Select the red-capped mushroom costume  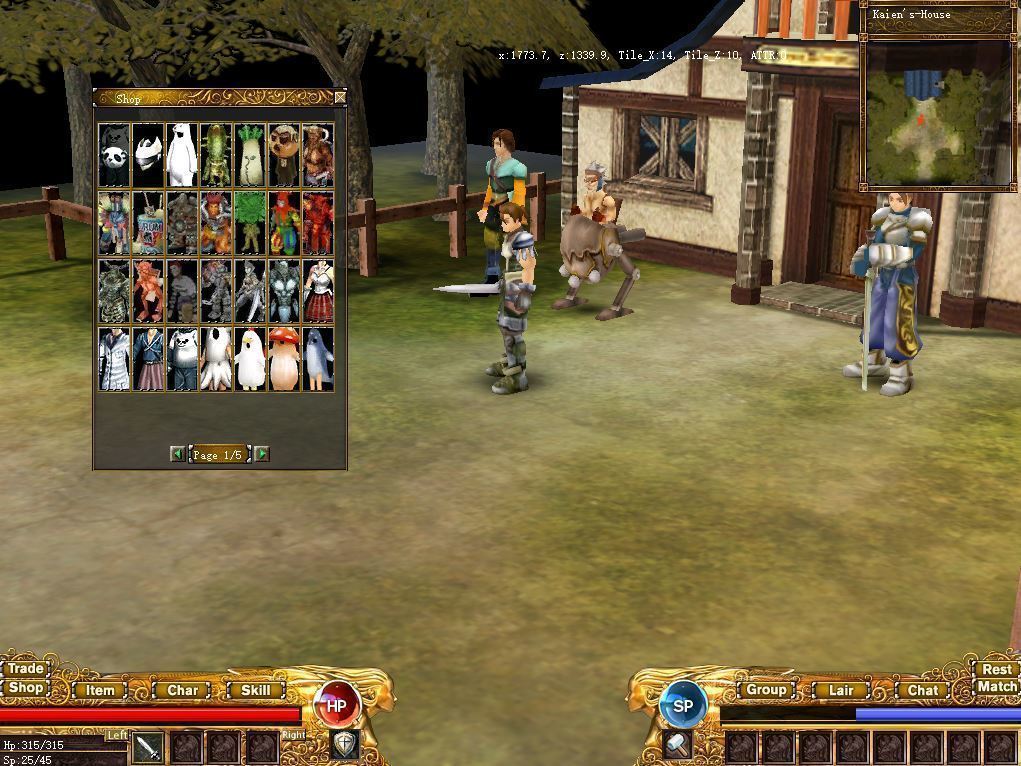click(x=284, y=360)
